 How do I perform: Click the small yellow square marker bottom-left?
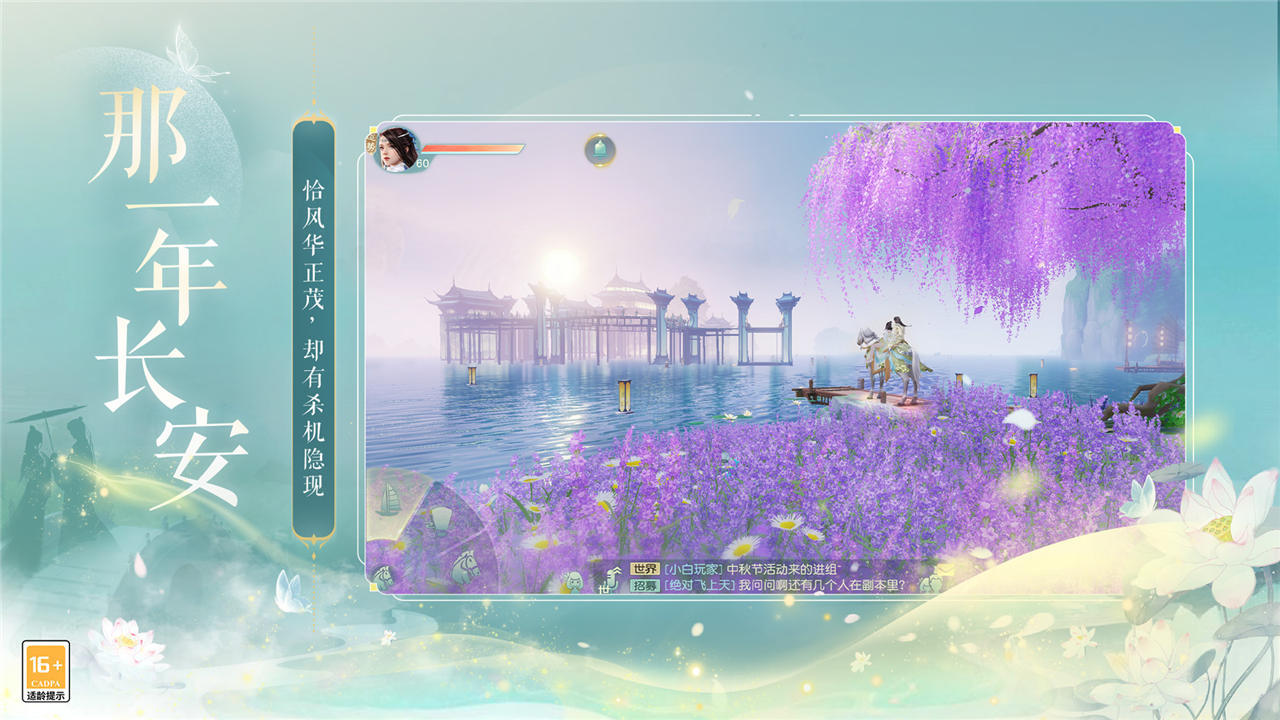[x=372, y=586]
